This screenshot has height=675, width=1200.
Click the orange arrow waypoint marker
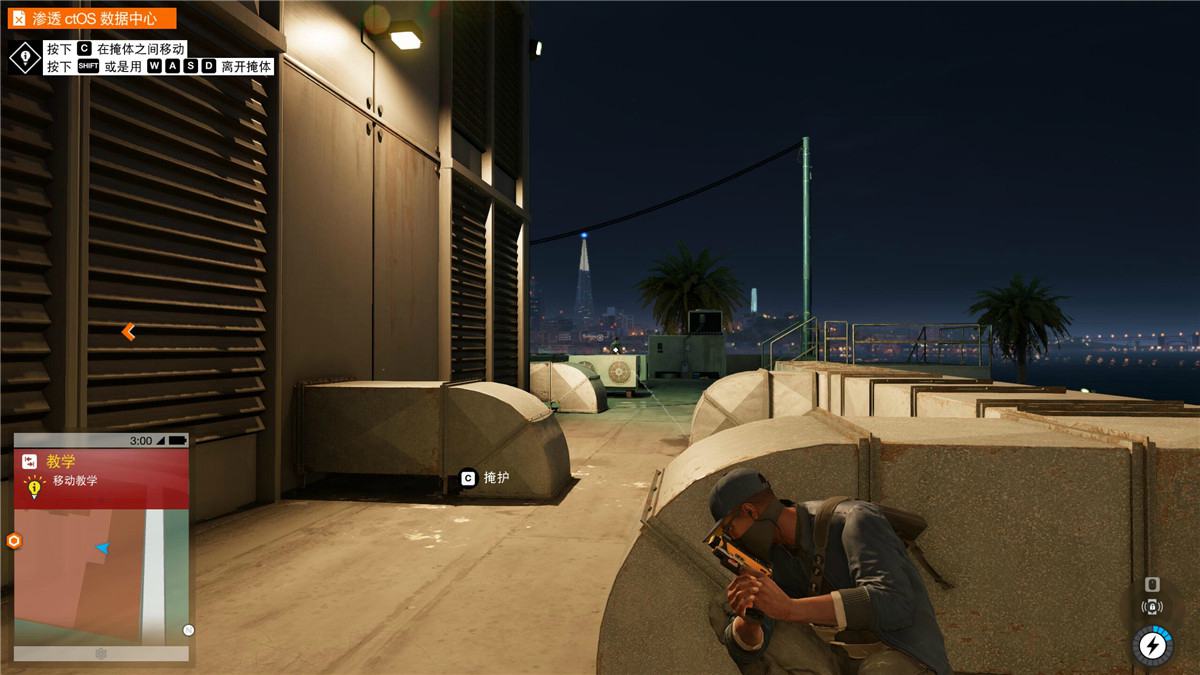pos(128,332)
